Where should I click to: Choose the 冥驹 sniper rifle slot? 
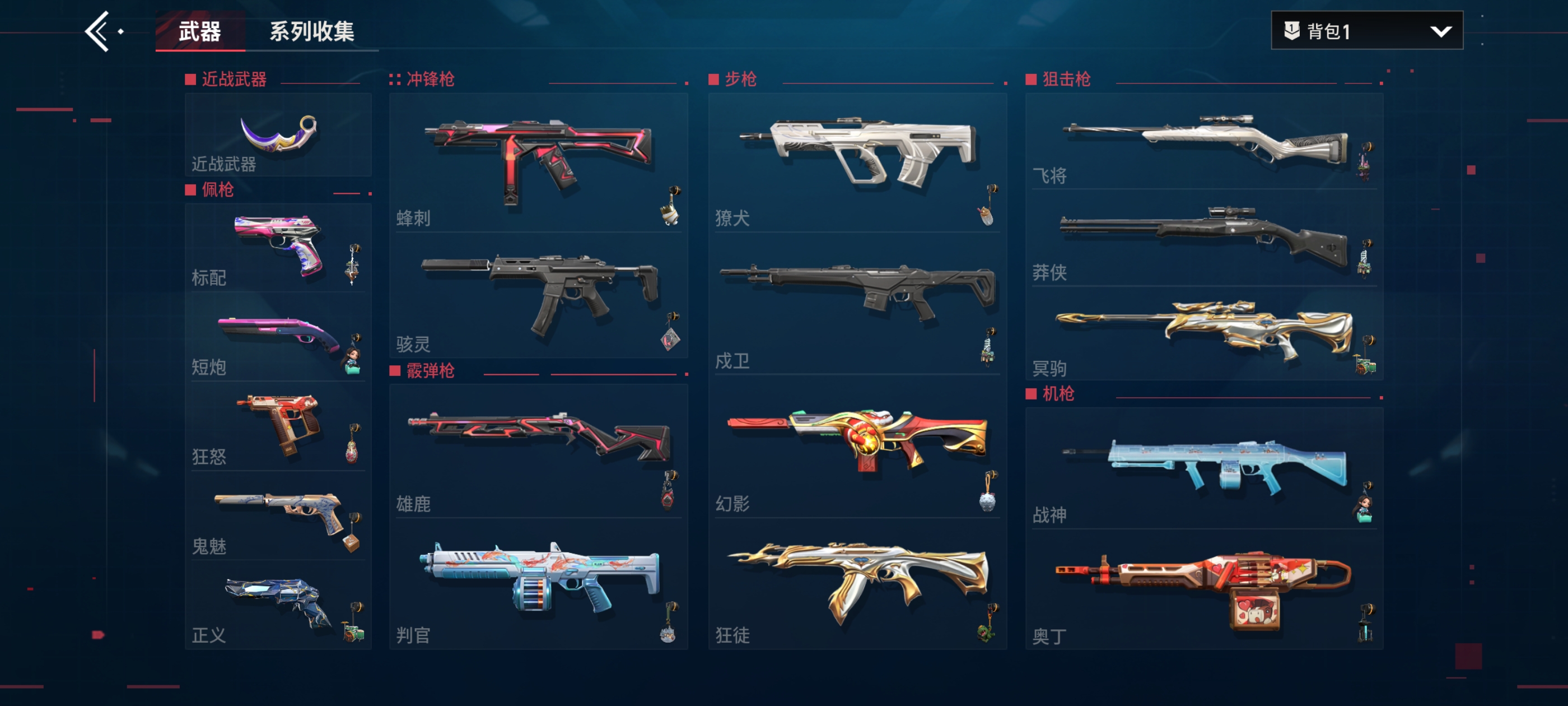[x=1204, y=334]
